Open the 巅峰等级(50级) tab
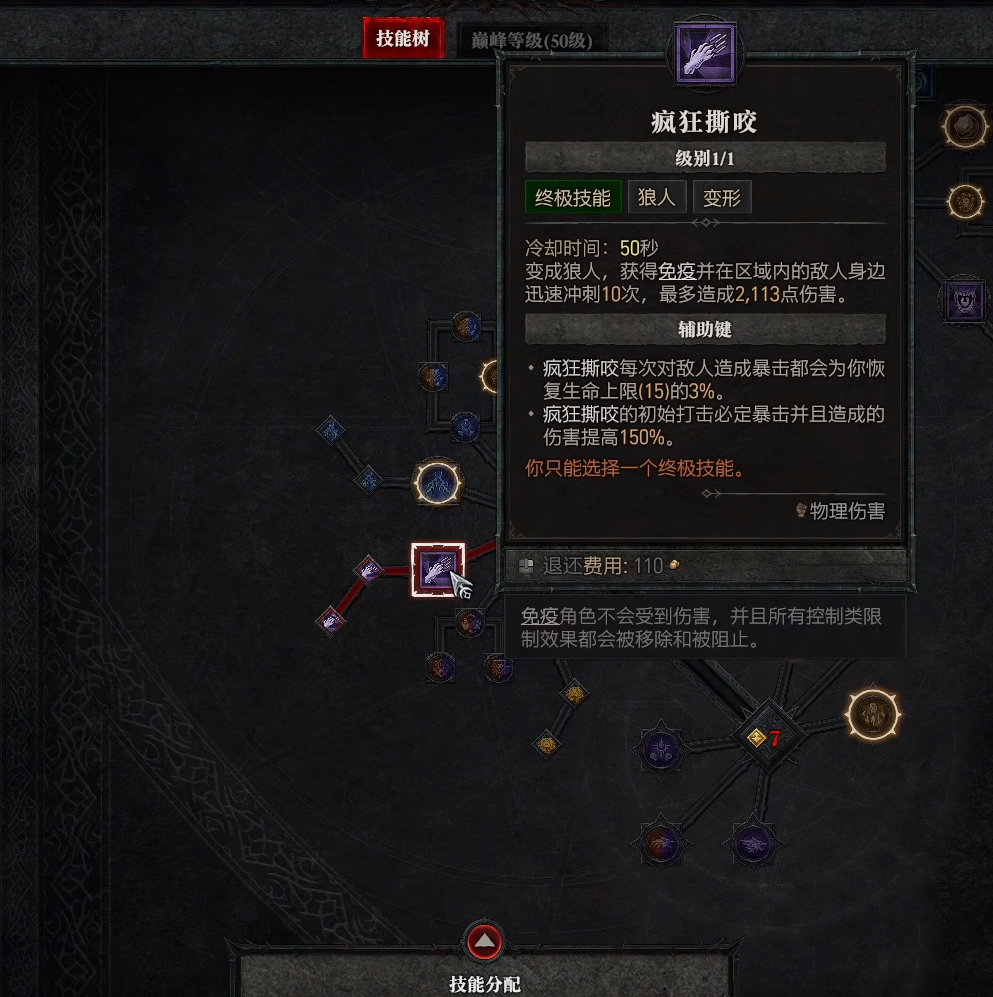The width and height of the screenshot is (993, 997). coord(532,41)
